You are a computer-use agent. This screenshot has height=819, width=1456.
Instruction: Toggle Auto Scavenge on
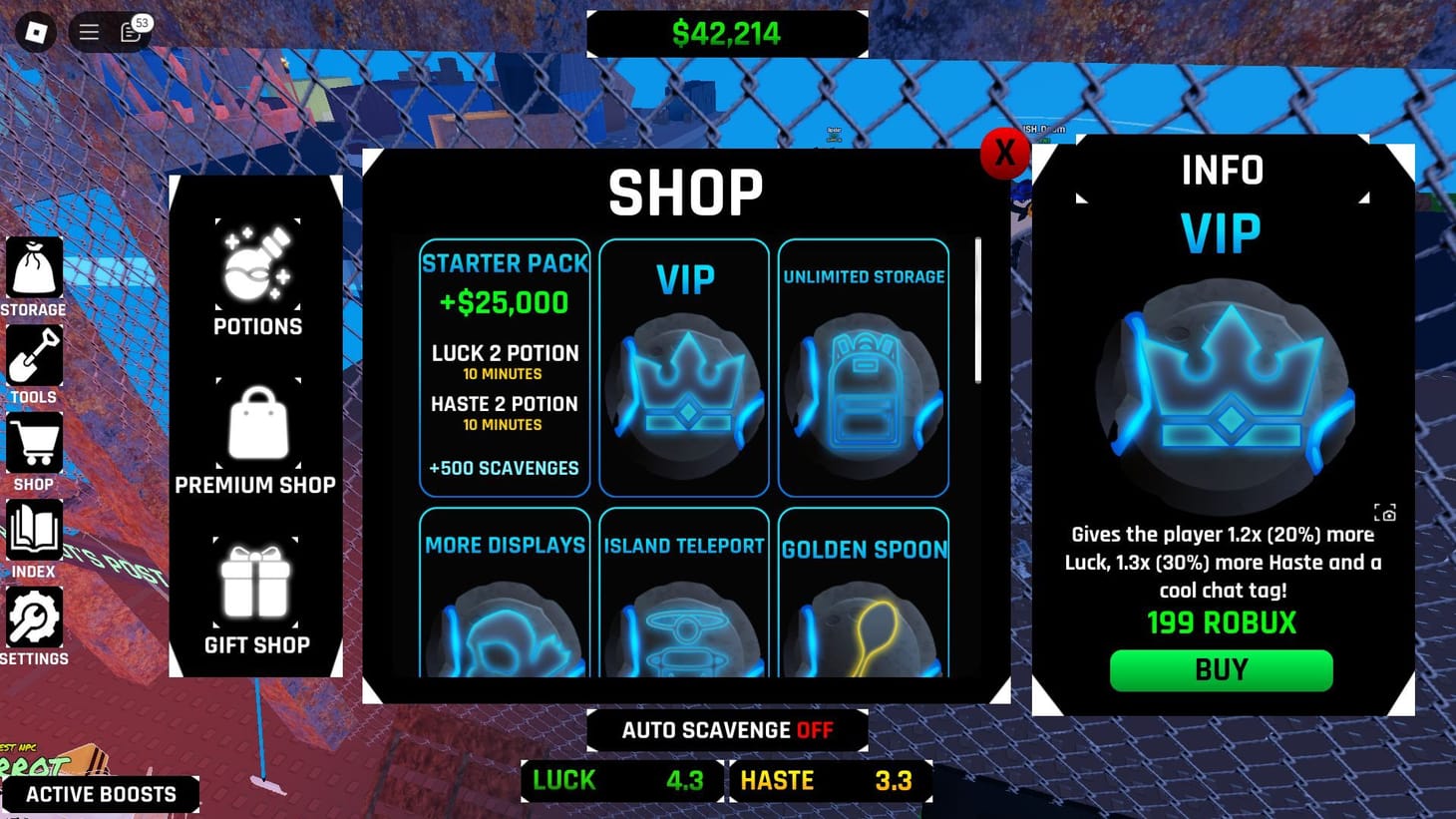(x=727, y=729)
